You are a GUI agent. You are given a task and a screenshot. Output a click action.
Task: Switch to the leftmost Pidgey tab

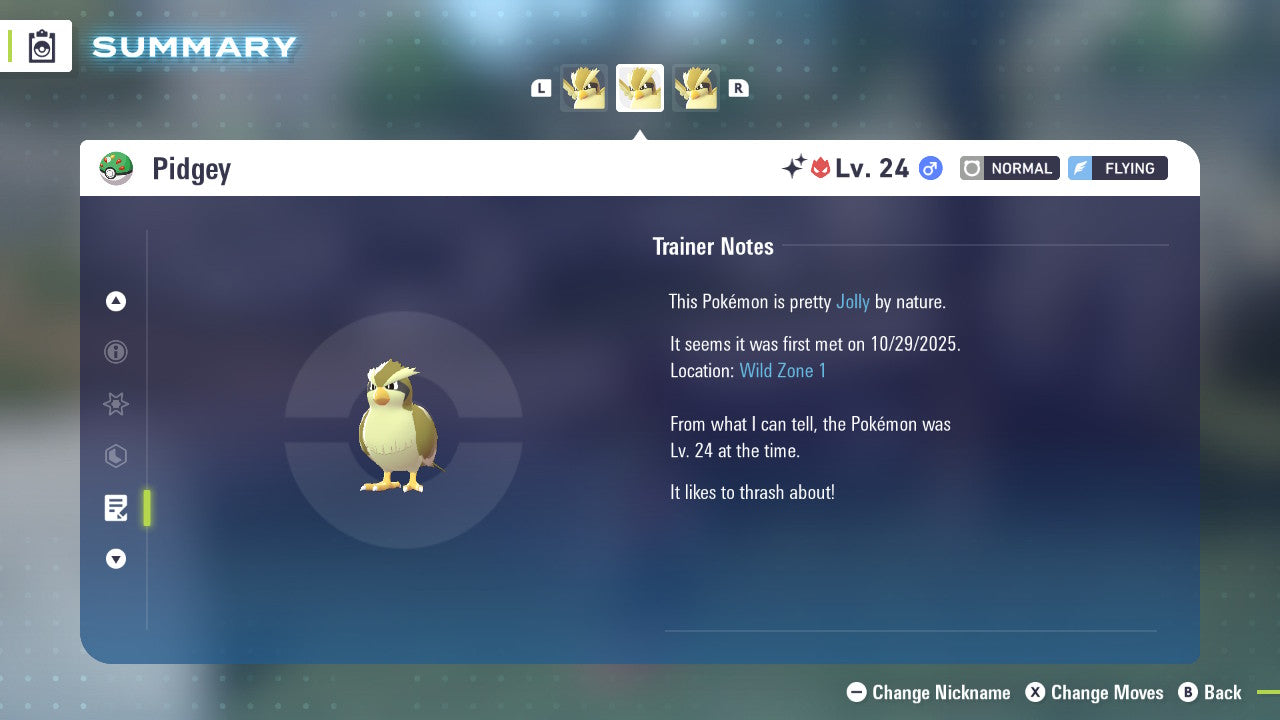(584, 88)
